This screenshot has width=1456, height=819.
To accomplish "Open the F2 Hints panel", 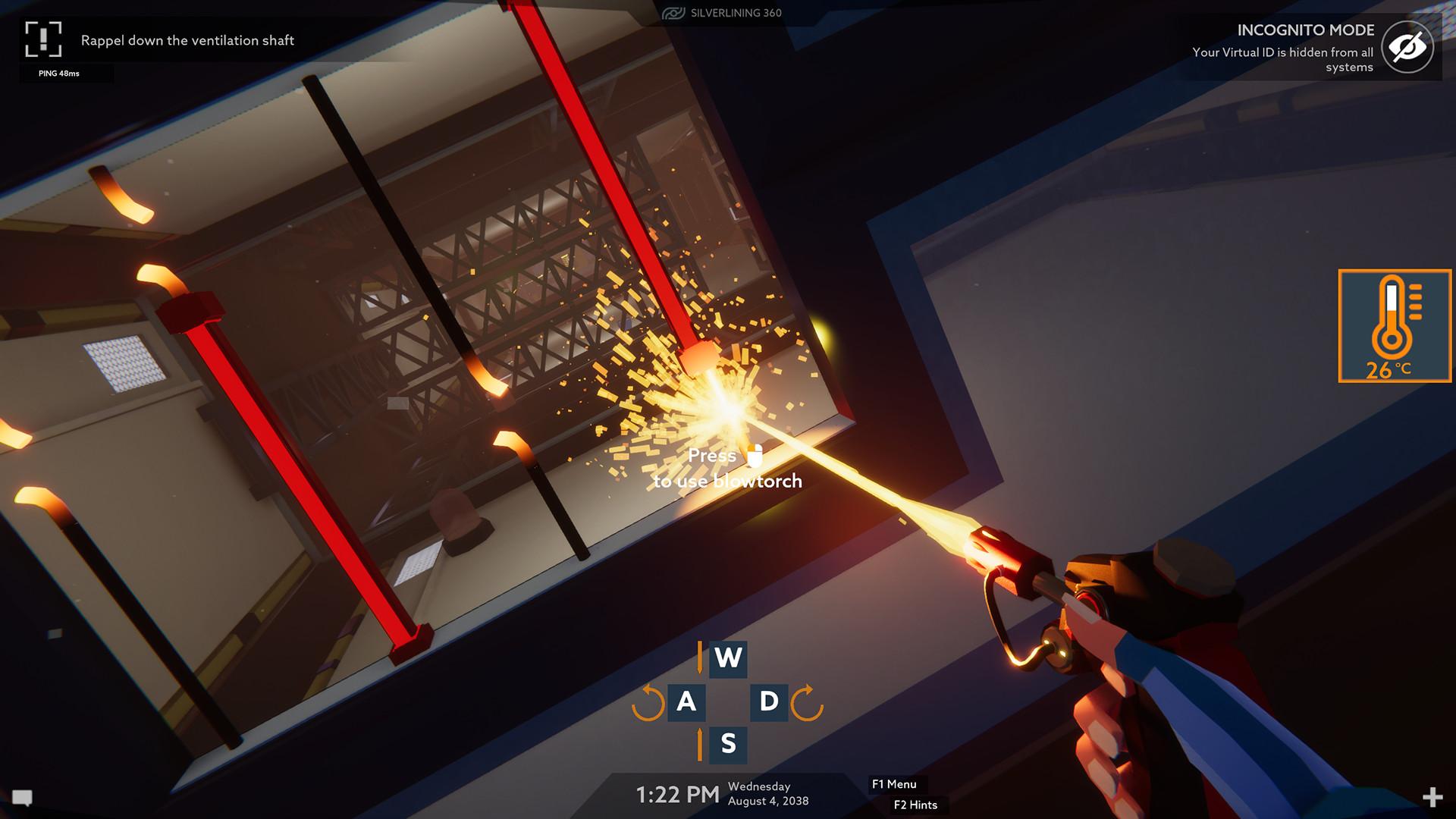I will 916,805.
